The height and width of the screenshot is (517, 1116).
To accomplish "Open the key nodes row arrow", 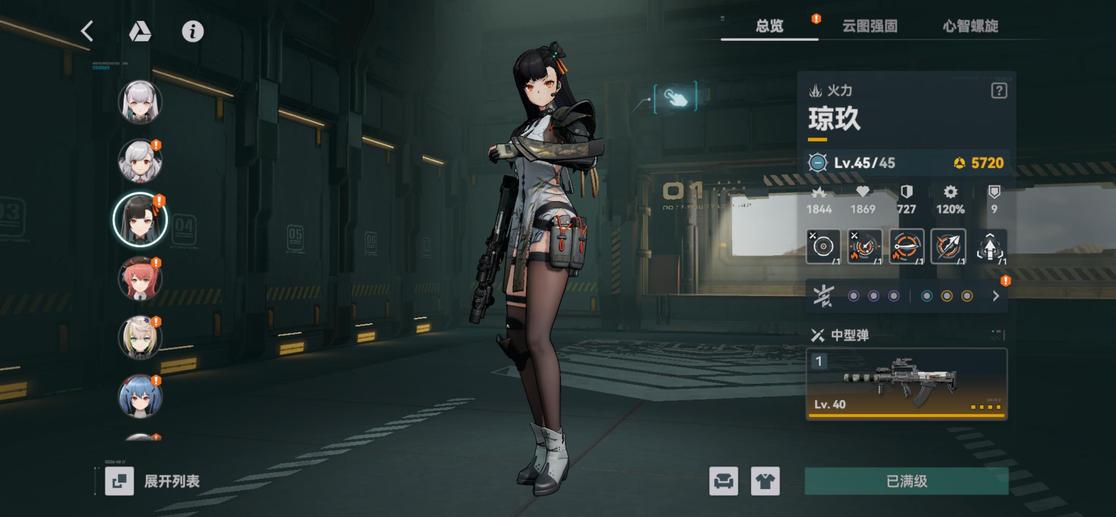I will point(995,296).
